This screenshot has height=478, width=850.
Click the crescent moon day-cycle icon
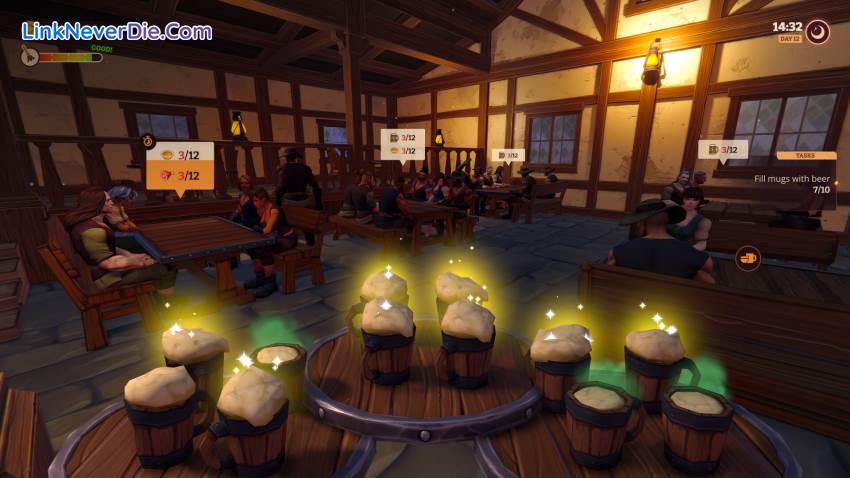click(x=817, y=32)
